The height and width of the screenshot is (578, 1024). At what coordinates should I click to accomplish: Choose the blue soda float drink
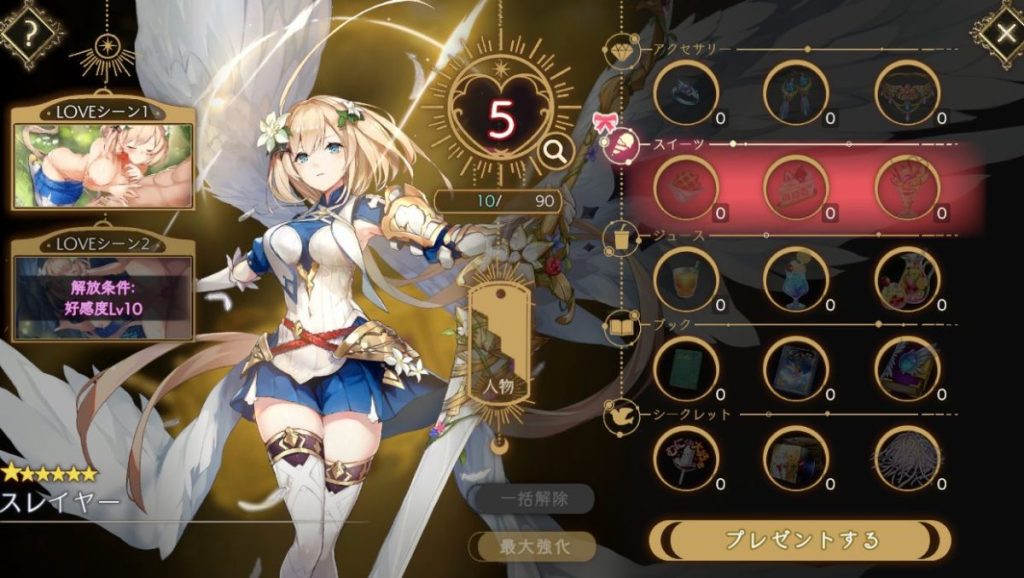[x=796, y=279]
